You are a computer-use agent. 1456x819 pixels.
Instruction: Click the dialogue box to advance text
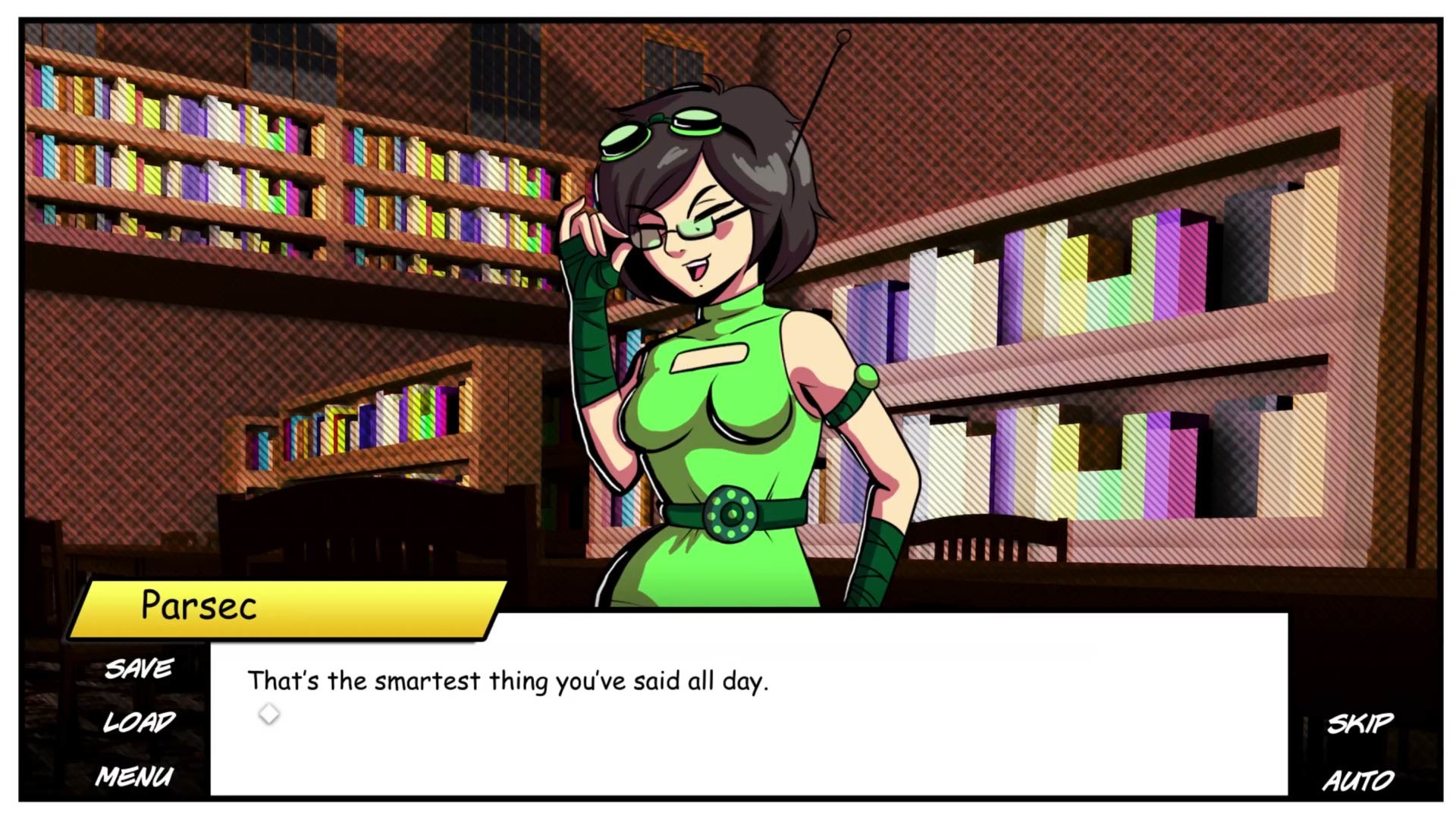coord(682,720)
